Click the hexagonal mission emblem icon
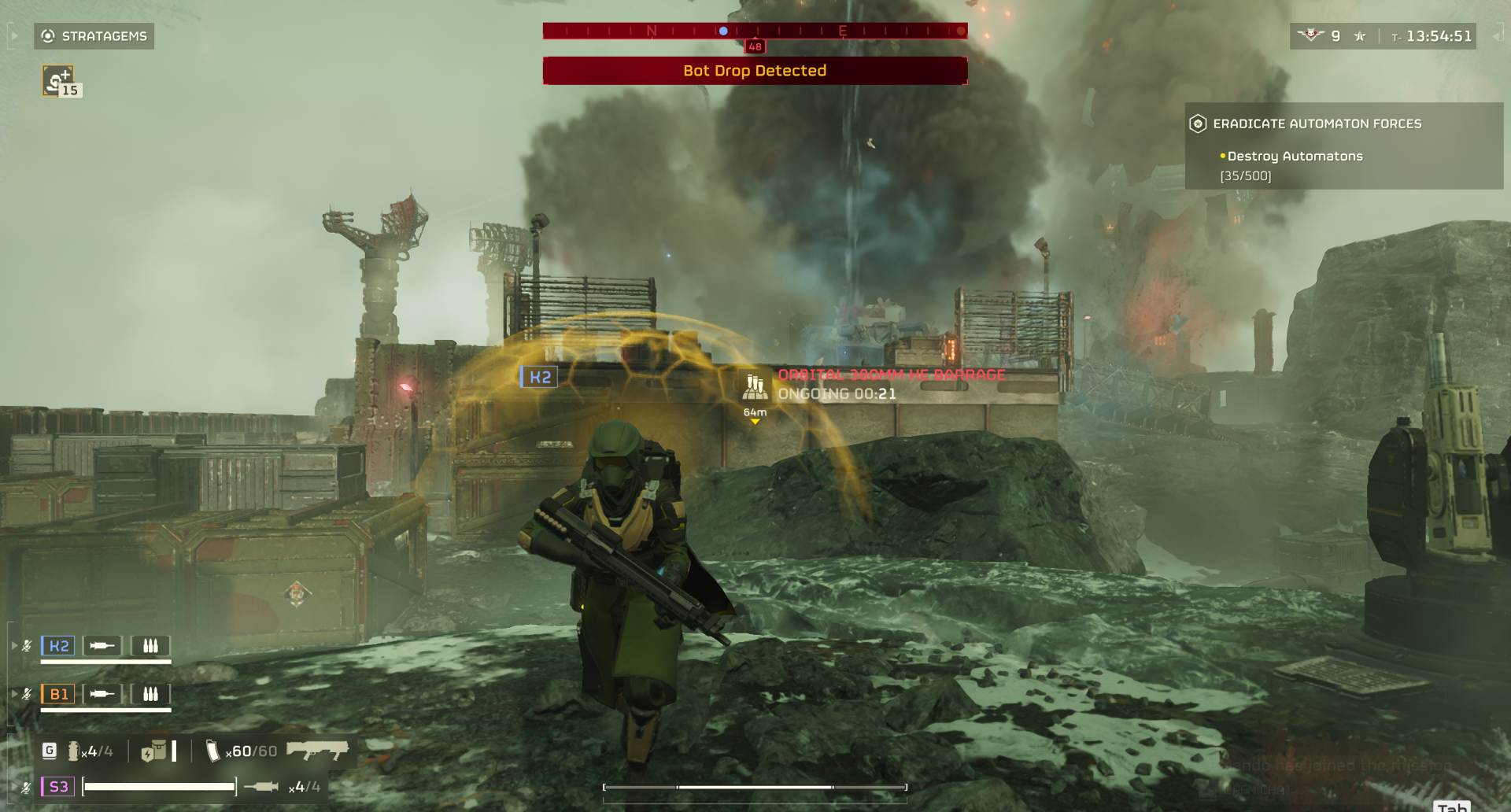This screenshot has height=812, width=1511. [1199, 123]
